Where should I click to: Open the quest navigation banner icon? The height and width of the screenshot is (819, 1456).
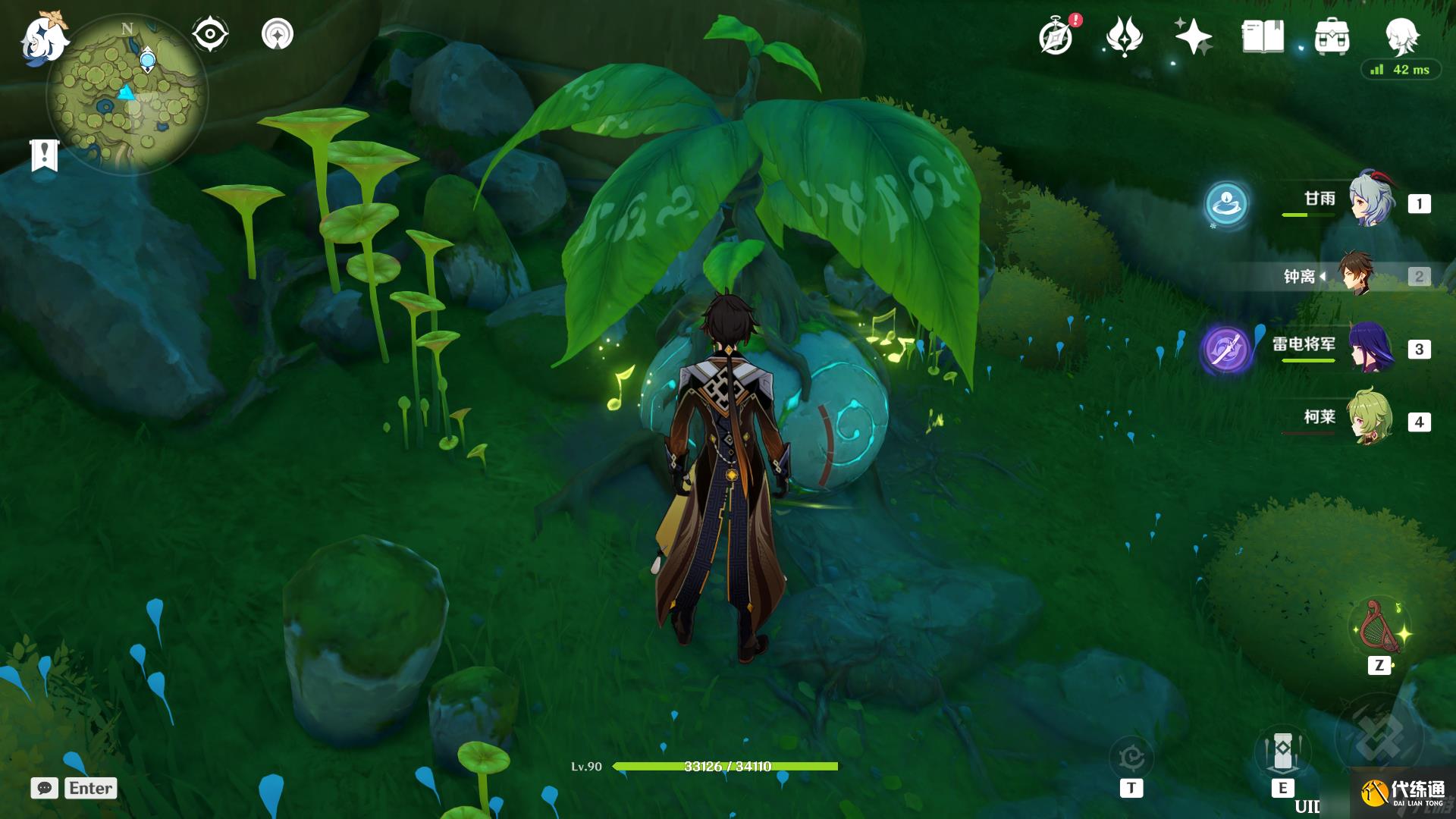(45, 155)
